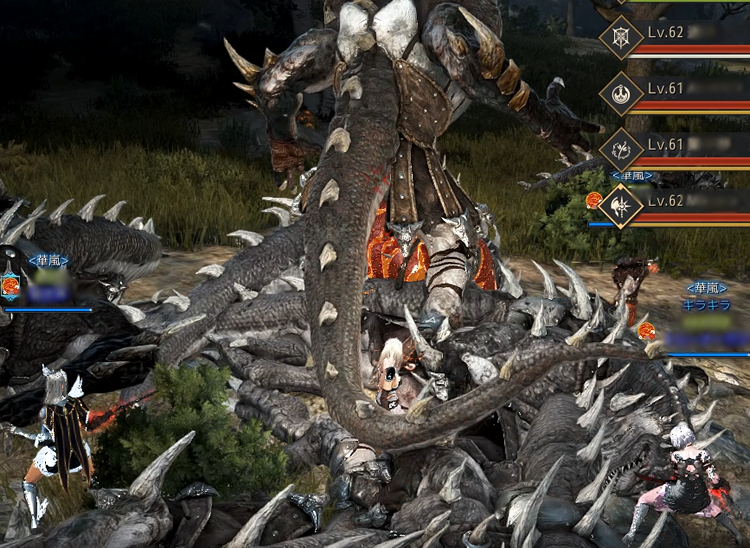Viewport: 750px width, 548px height.
Task: Select the party member with the axe emblem
Action: pos(620,207)
